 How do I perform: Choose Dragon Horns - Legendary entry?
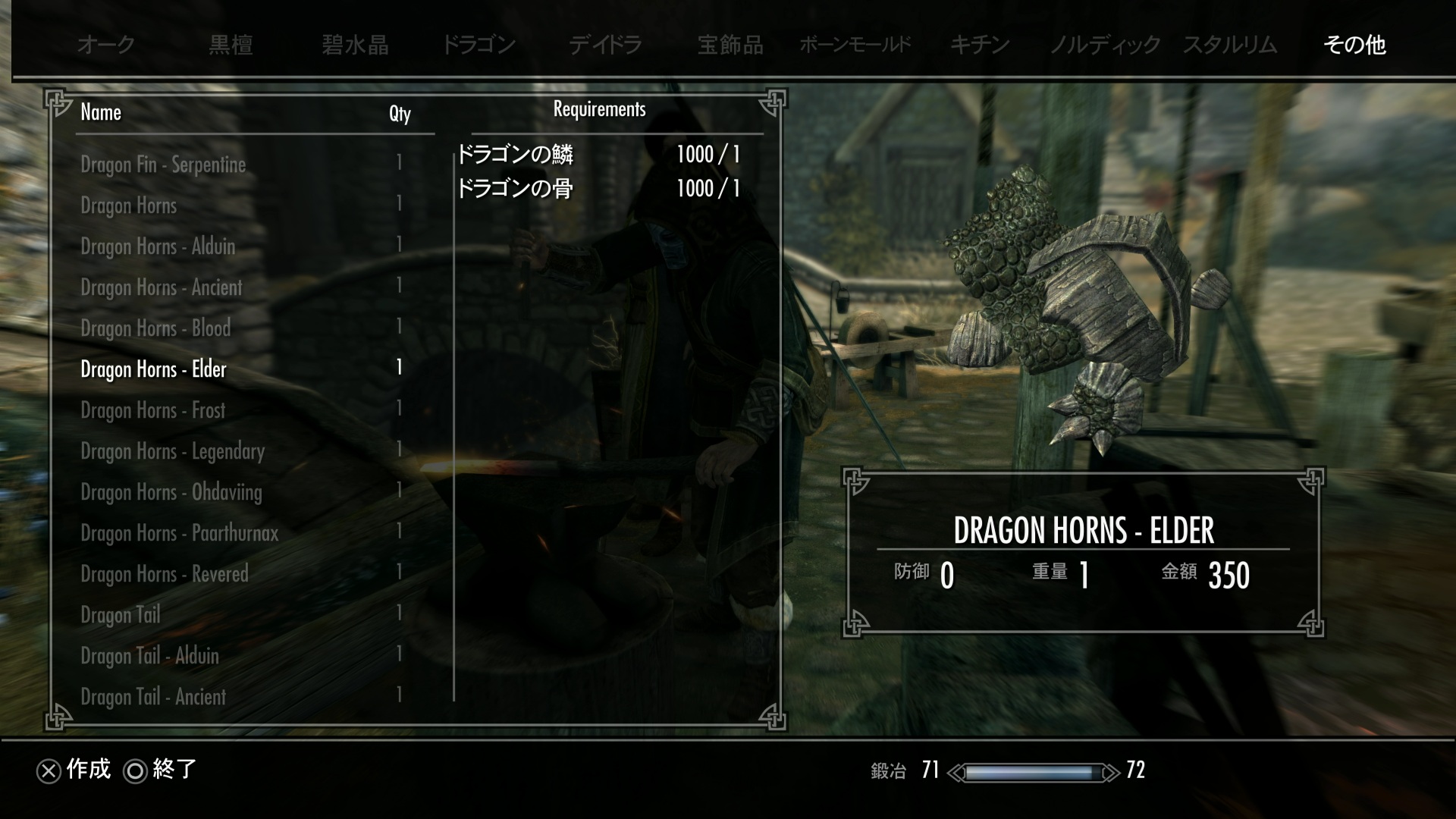(x=172, y=451)
